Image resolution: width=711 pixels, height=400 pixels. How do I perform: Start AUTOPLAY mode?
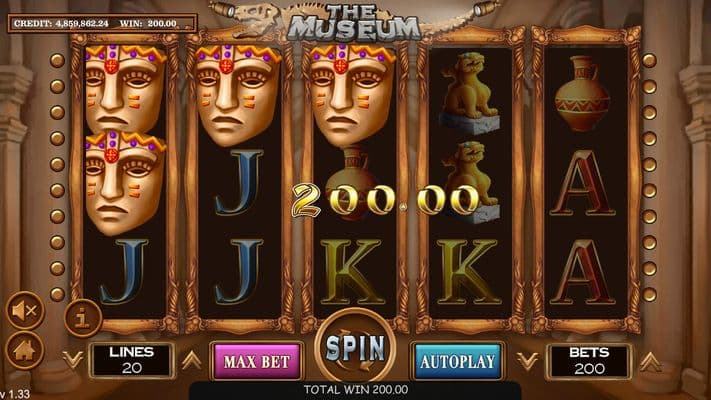point(457,360)
